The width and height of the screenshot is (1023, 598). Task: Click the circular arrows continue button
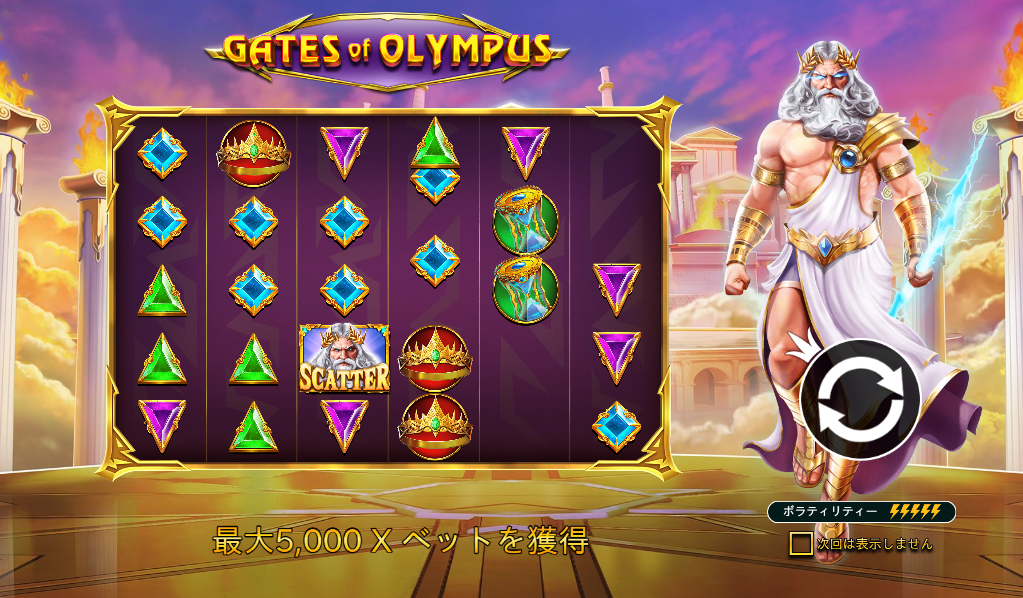coord(860,399)
